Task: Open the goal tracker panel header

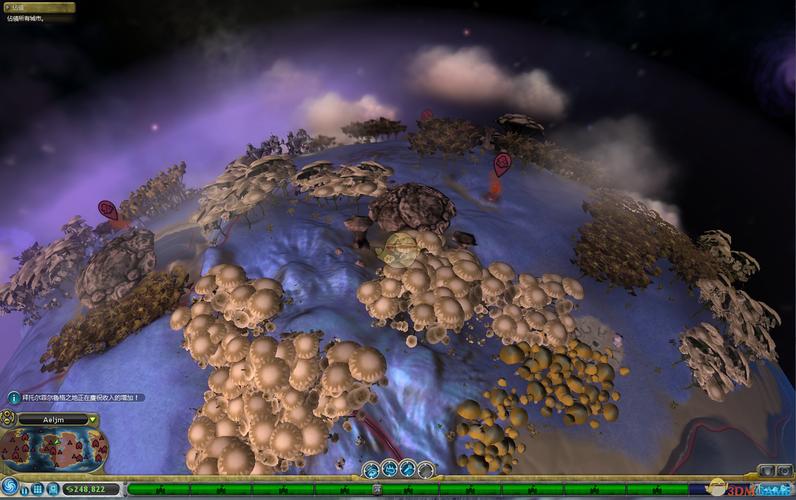Action: click(x=37, y=7)
